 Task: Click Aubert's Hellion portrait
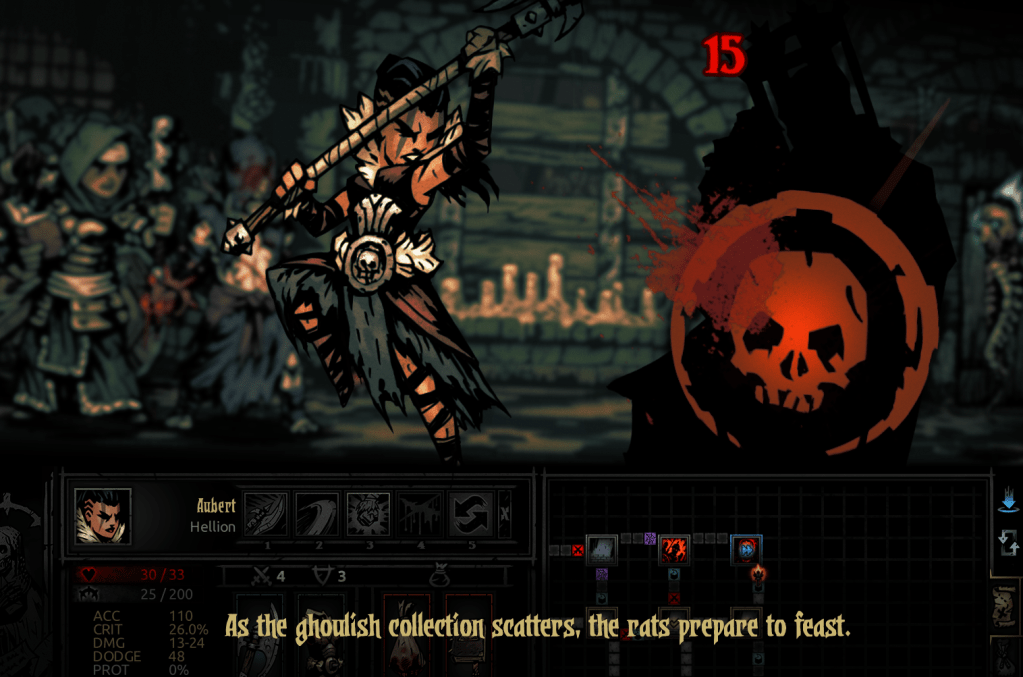[103, 516]
